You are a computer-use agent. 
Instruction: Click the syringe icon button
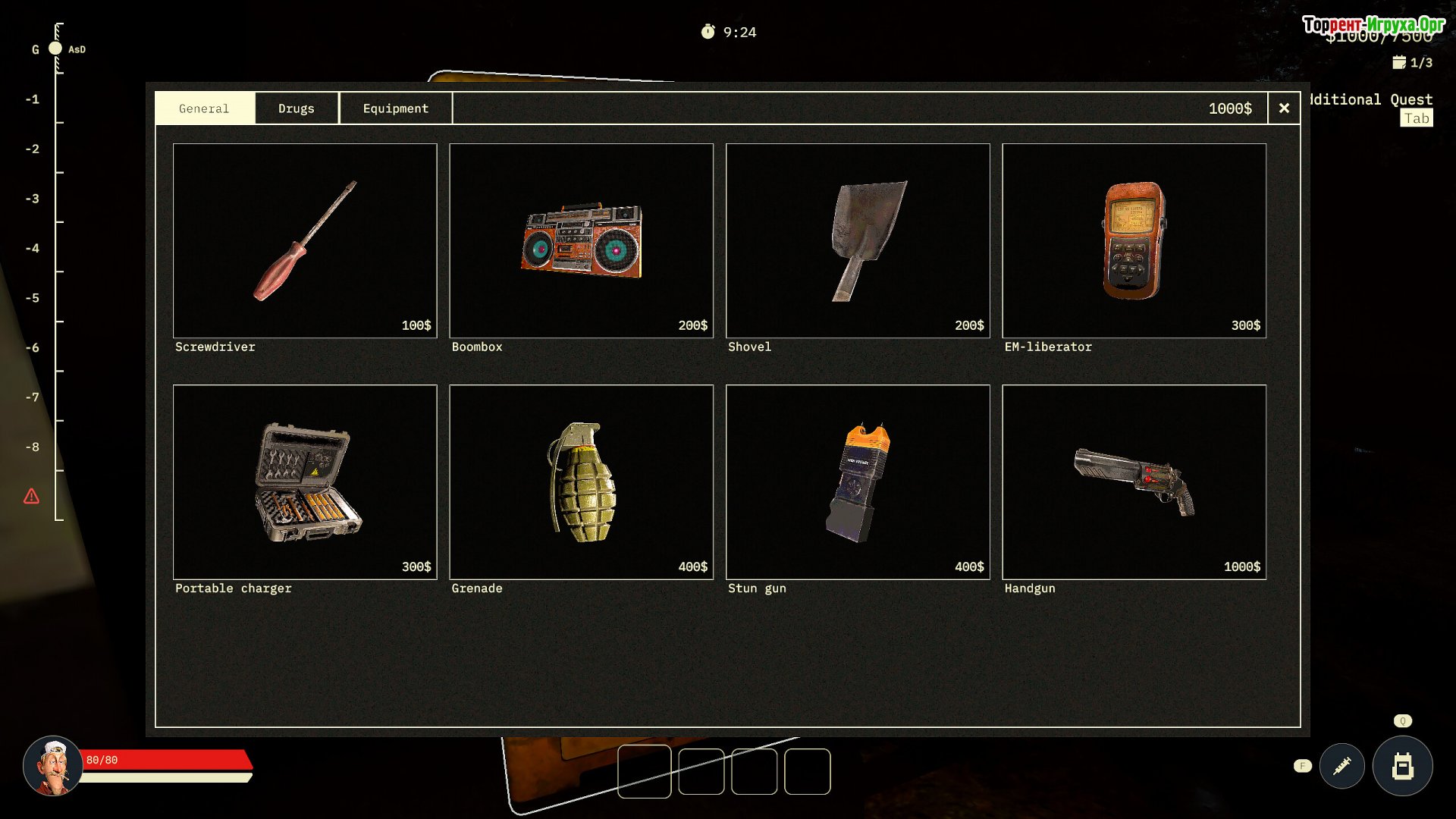click(x=1341, y=766)
